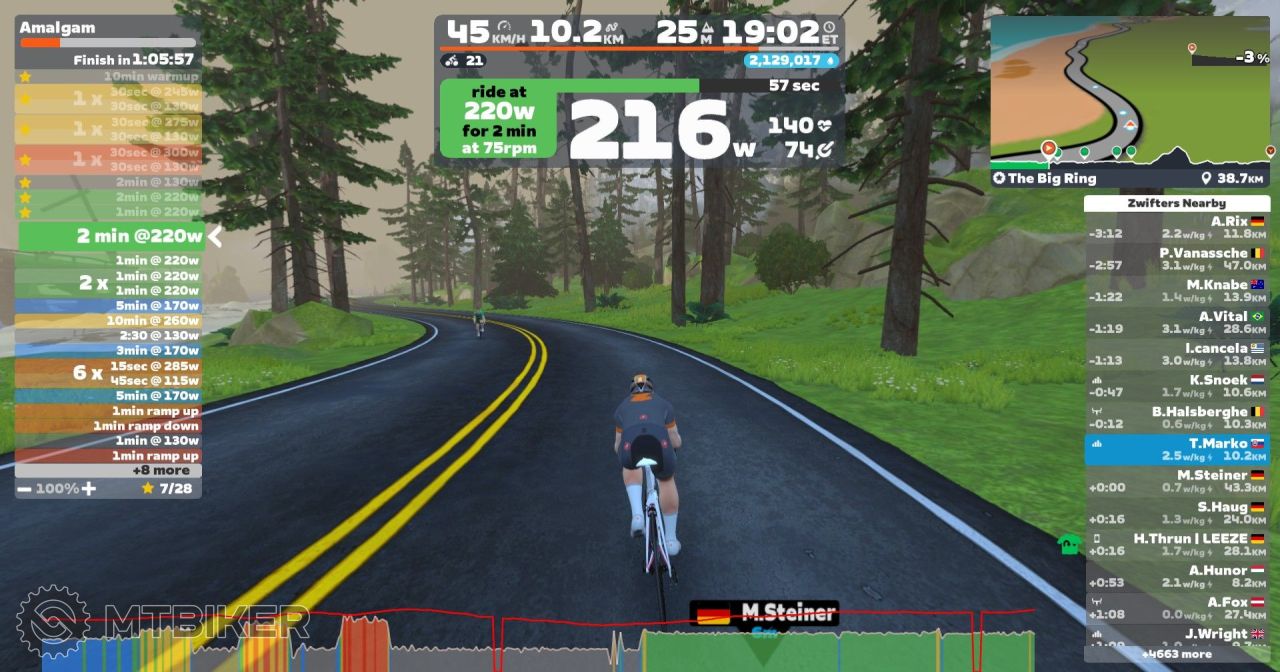The width and height of the screenshot is (1280, 672).
Task: Select A.Rix in Zwifters Nearby
Action: point(1176,227)
